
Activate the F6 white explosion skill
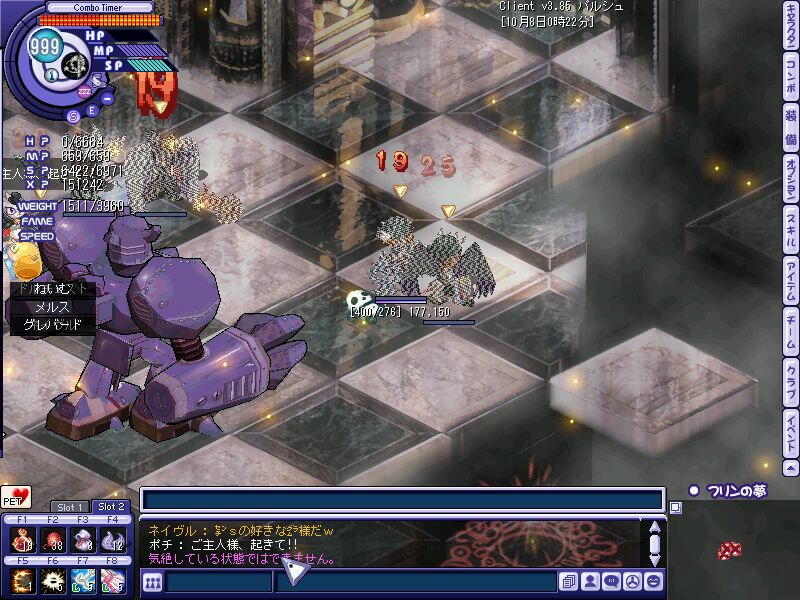pos(52,582)
